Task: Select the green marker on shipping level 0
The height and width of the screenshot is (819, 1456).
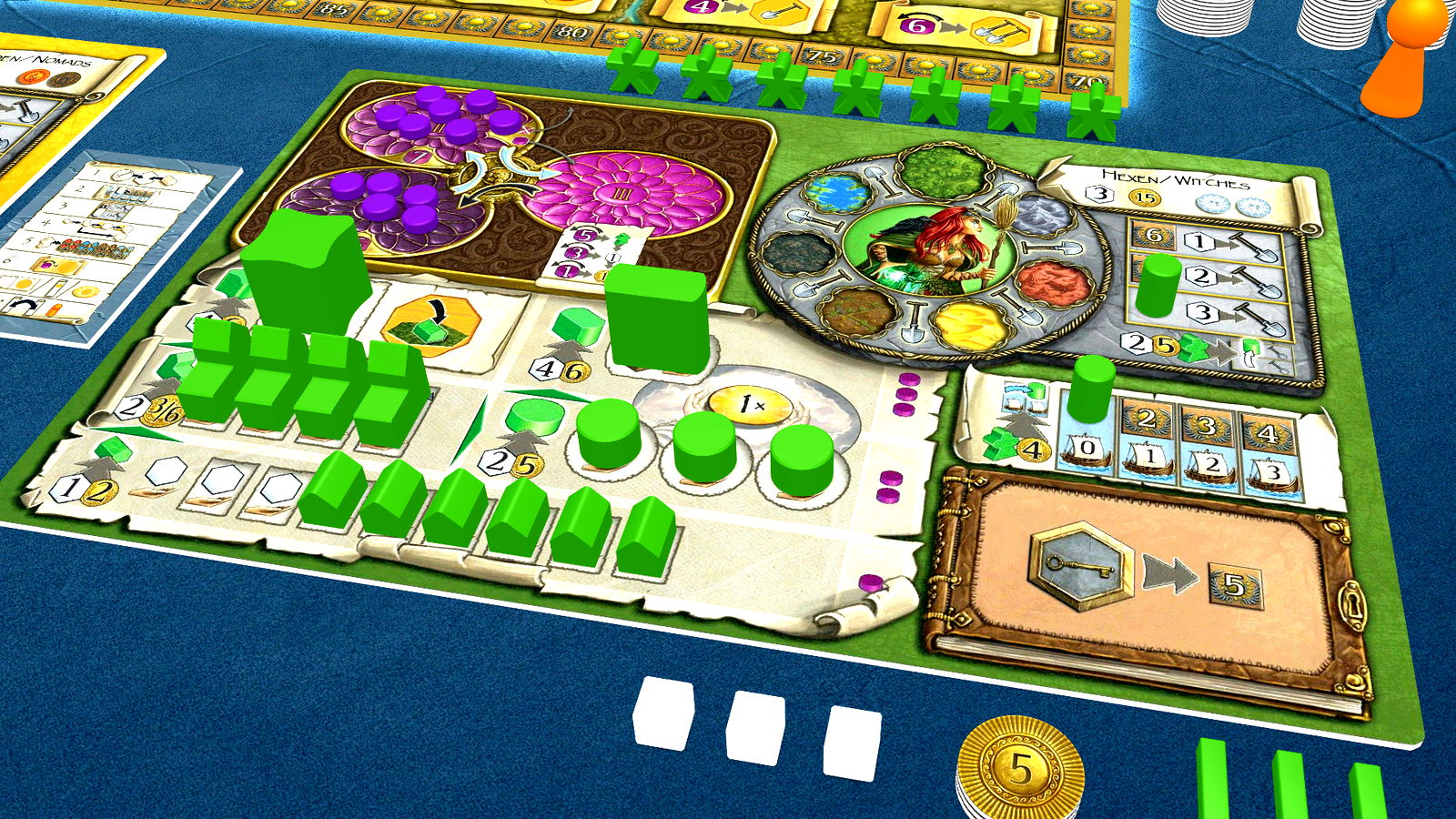Action: point(1092,388)
